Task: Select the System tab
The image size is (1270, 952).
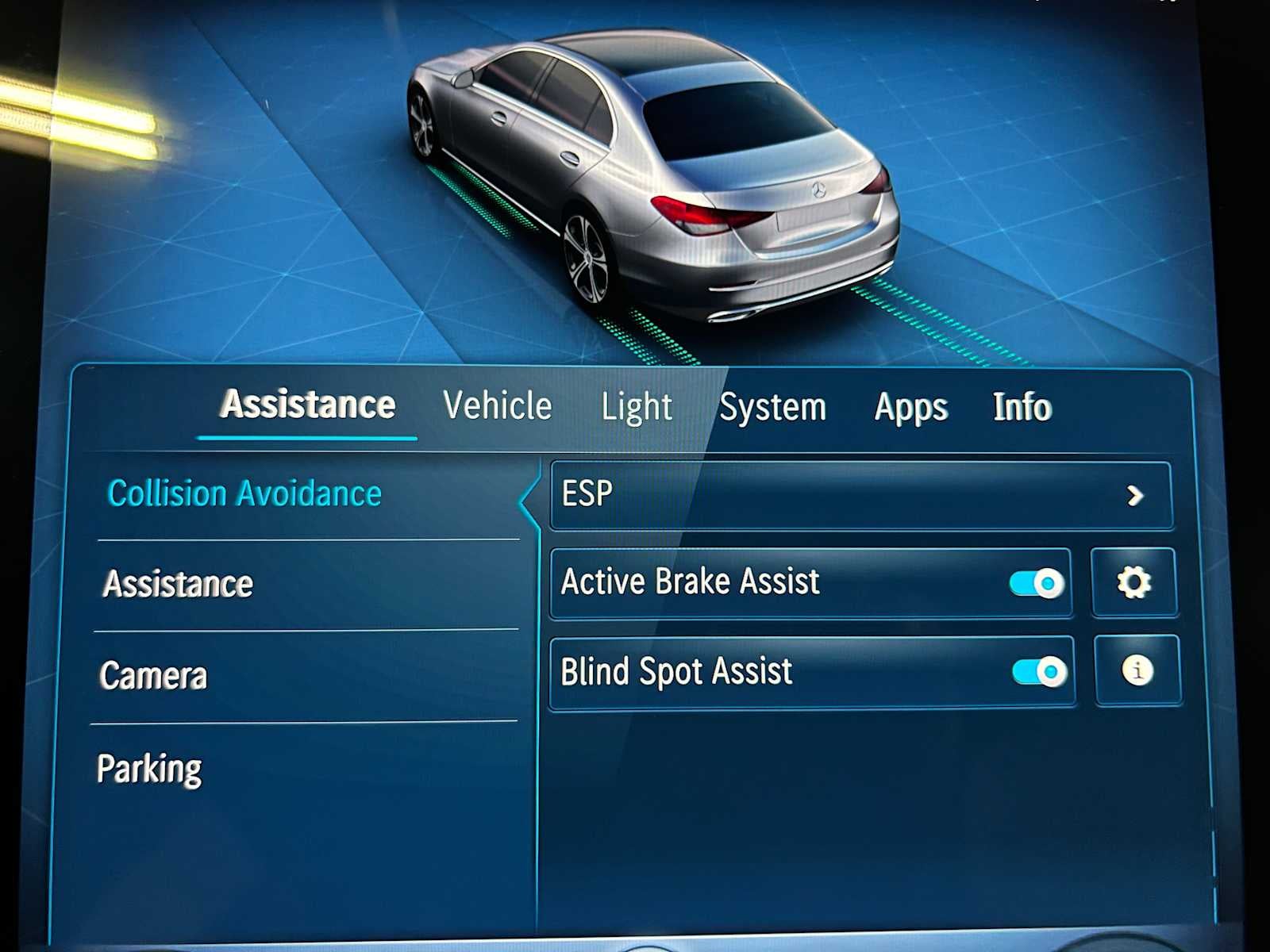Action: tap(773, 406)
